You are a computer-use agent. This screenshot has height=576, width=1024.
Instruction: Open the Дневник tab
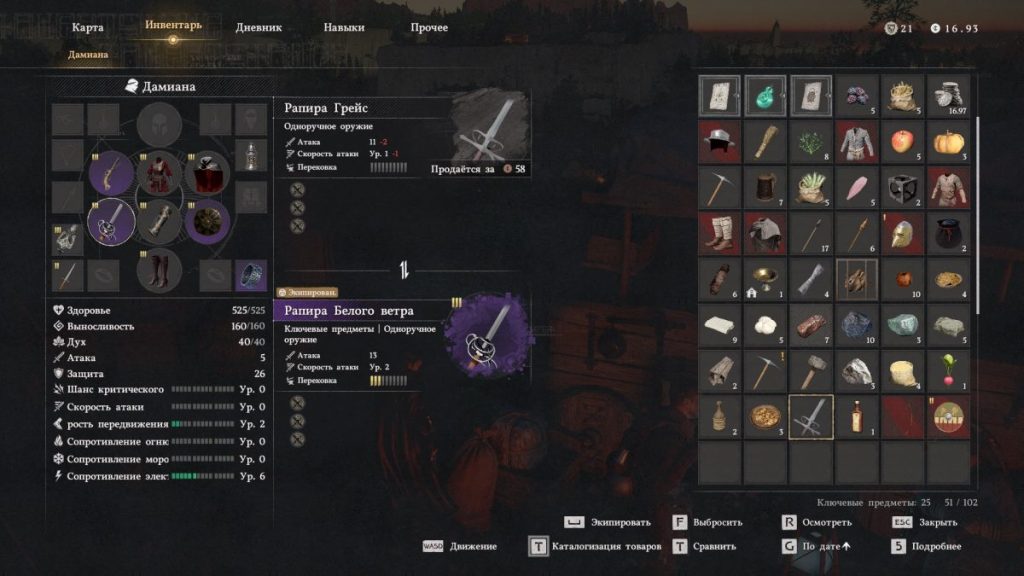pos(258,28)
